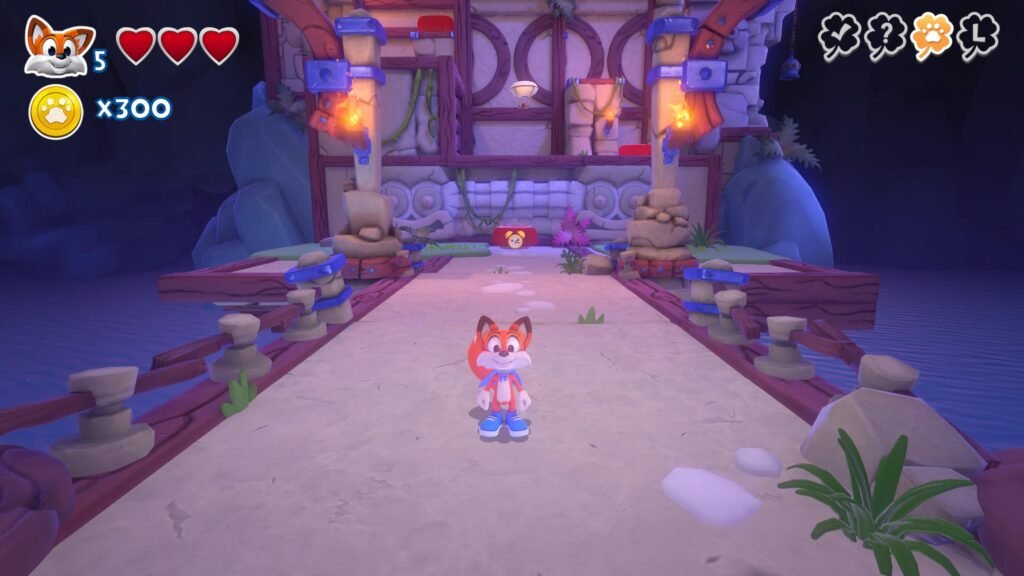Select the question mark clover icon
1024x576 pixels.
coord(885,37)
